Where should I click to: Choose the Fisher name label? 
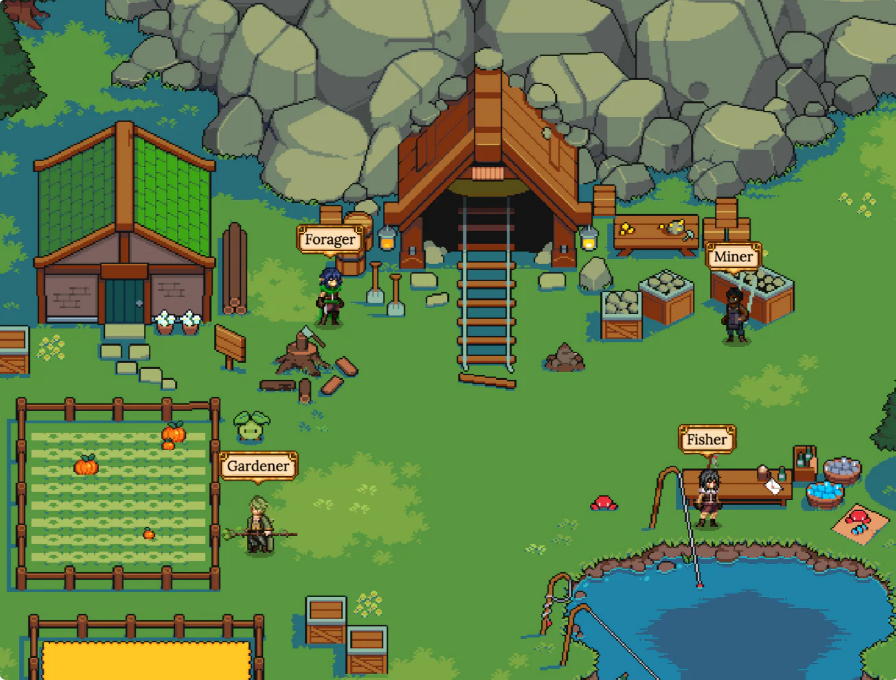tap(707, 439)
